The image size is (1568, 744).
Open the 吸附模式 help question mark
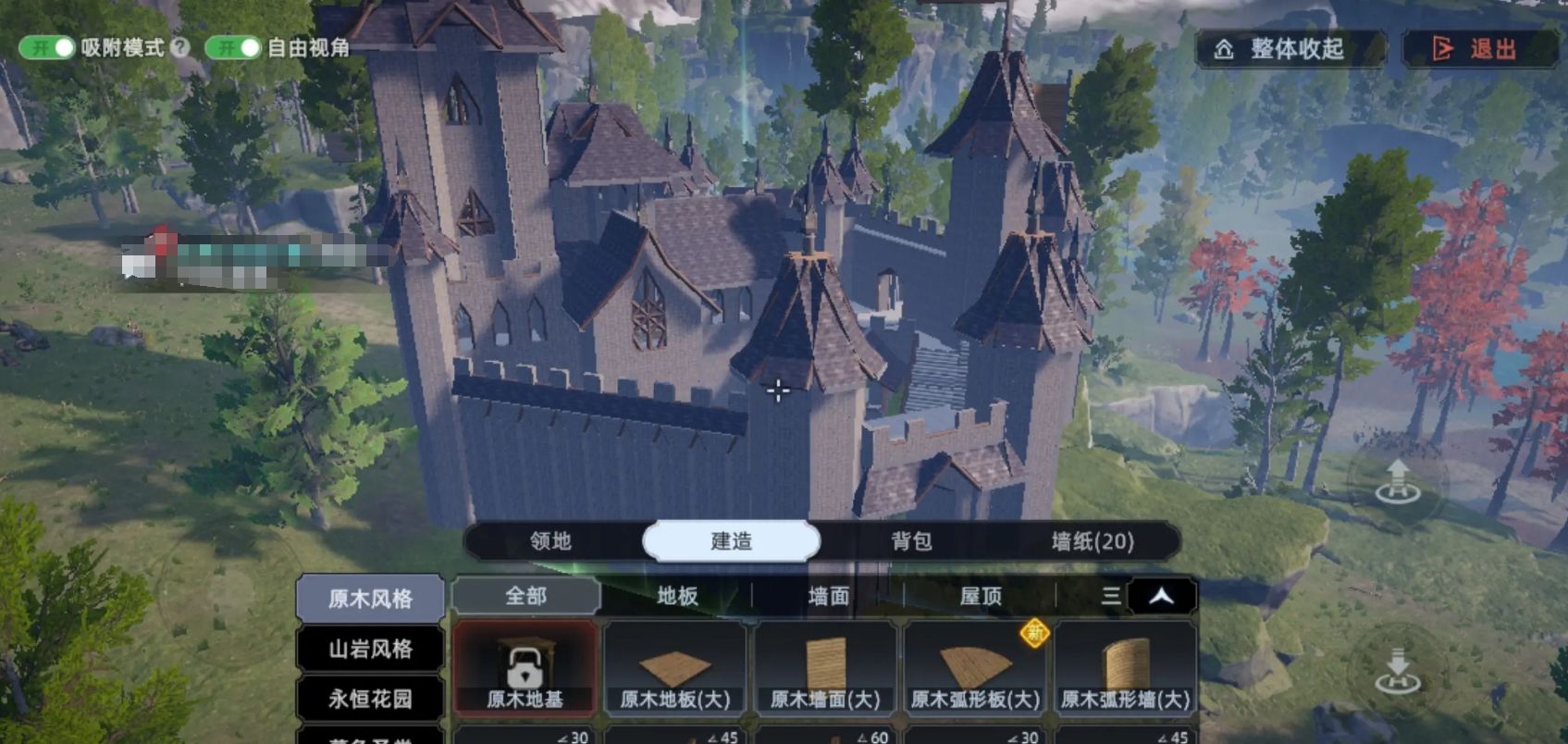click(180, 47)
